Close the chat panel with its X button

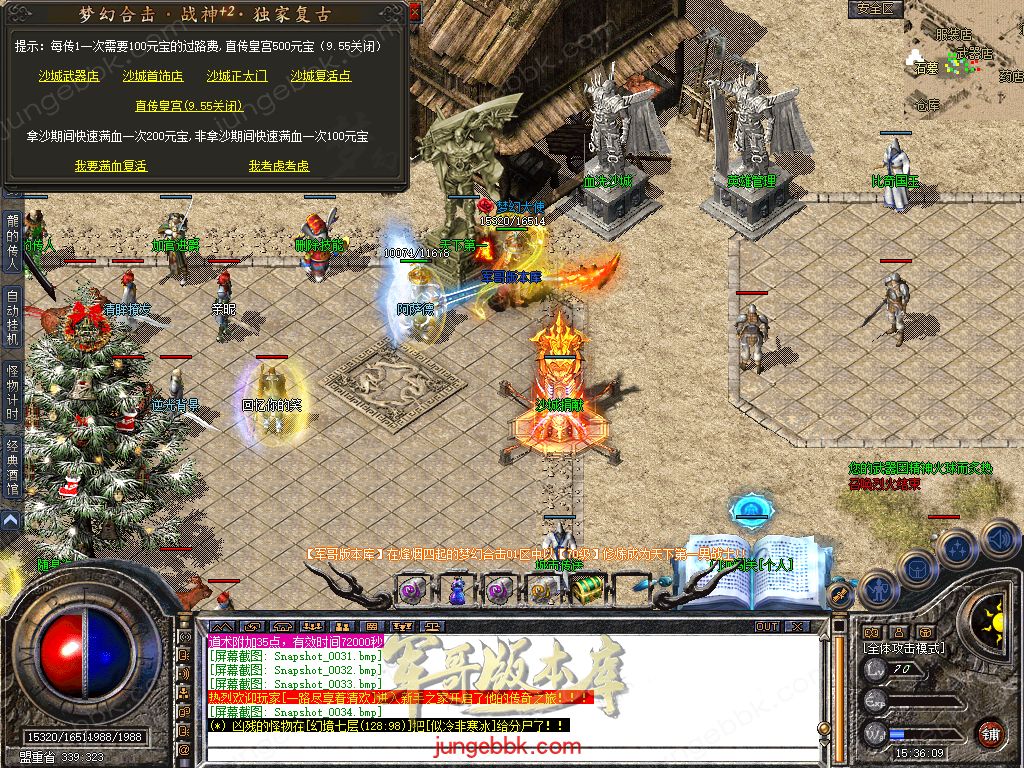pos(797,626)
